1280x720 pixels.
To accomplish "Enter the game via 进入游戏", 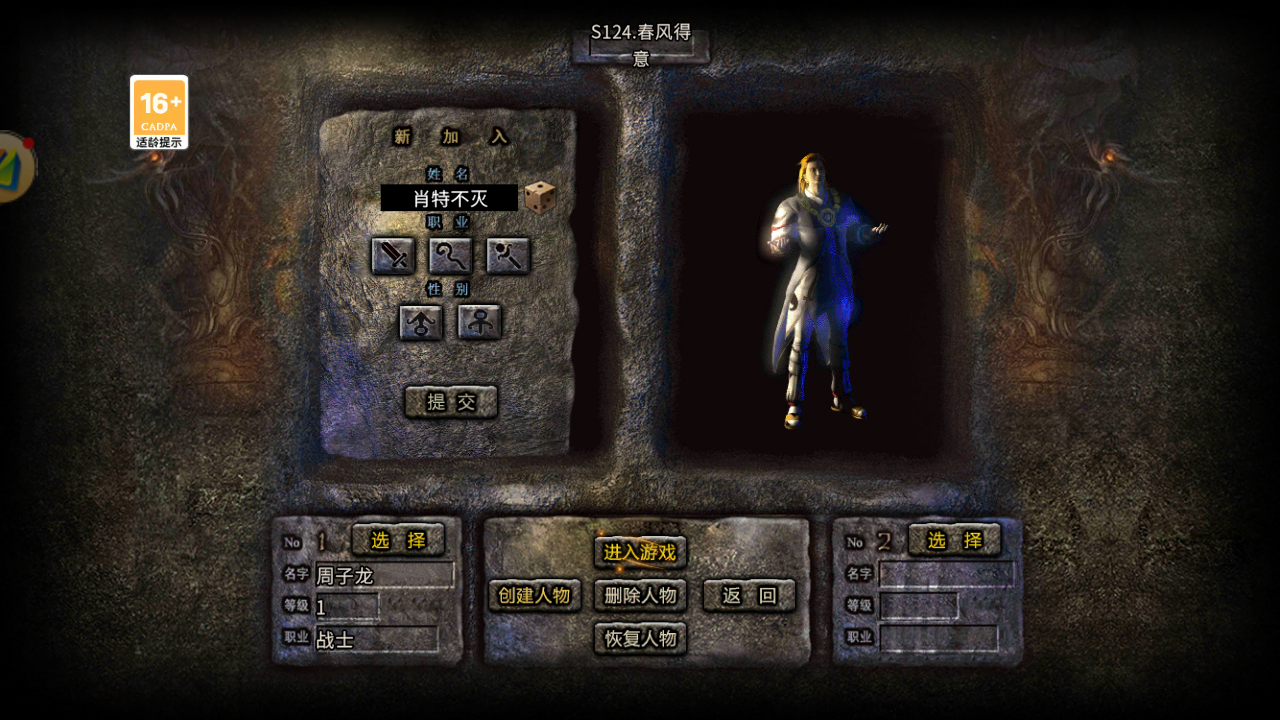I will pyautogui.click(x=640, y=550).
